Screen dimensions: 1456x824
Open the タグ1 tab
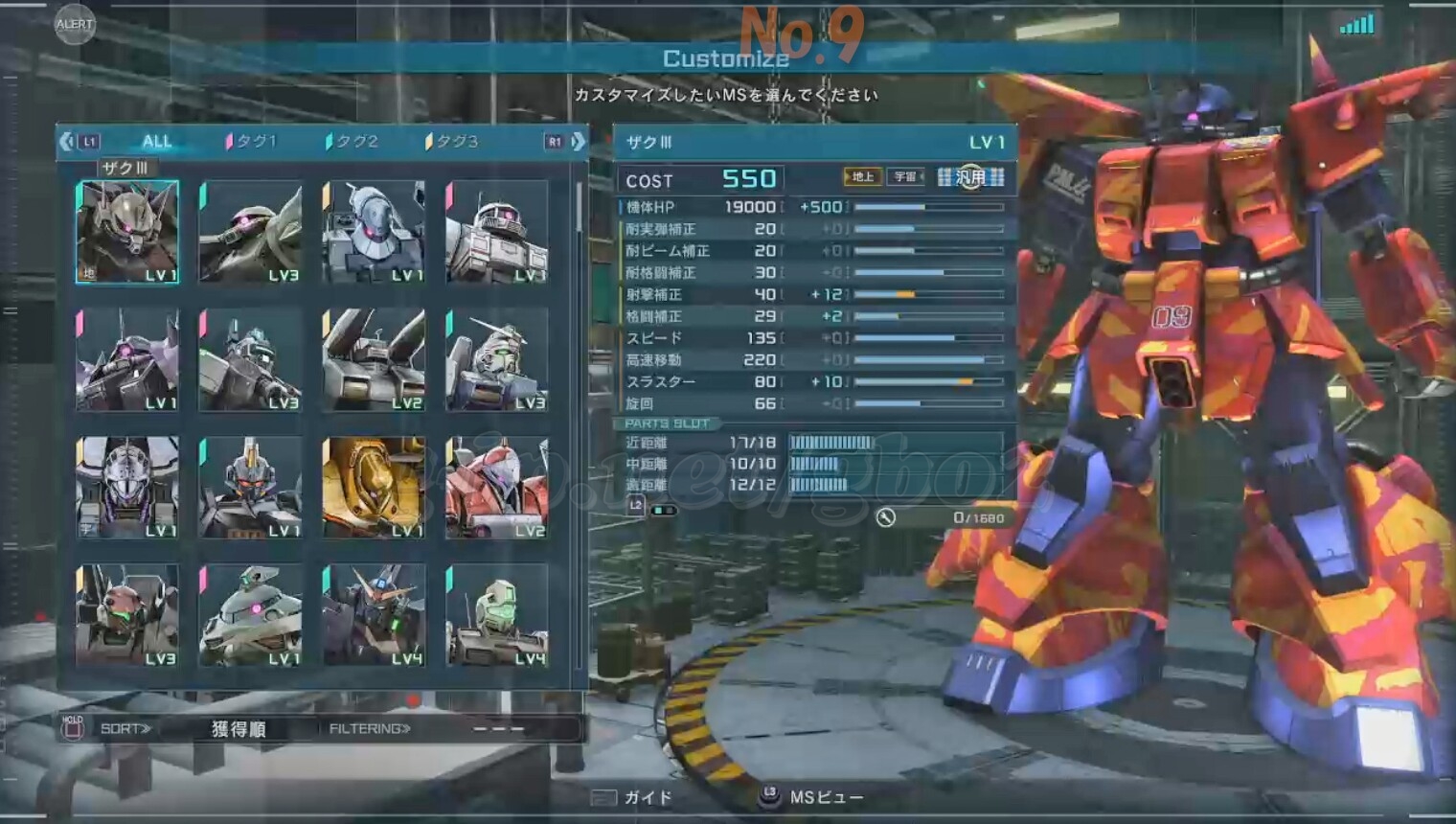252,142
